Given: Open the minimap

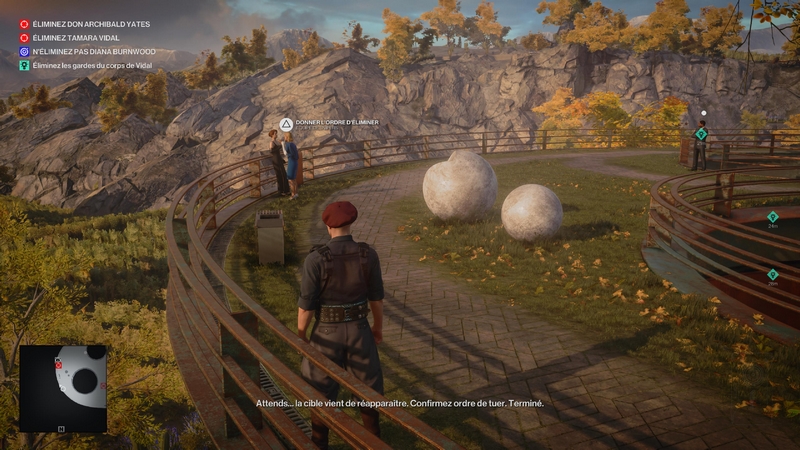Looking at the screenshot, I should [62, 388].
